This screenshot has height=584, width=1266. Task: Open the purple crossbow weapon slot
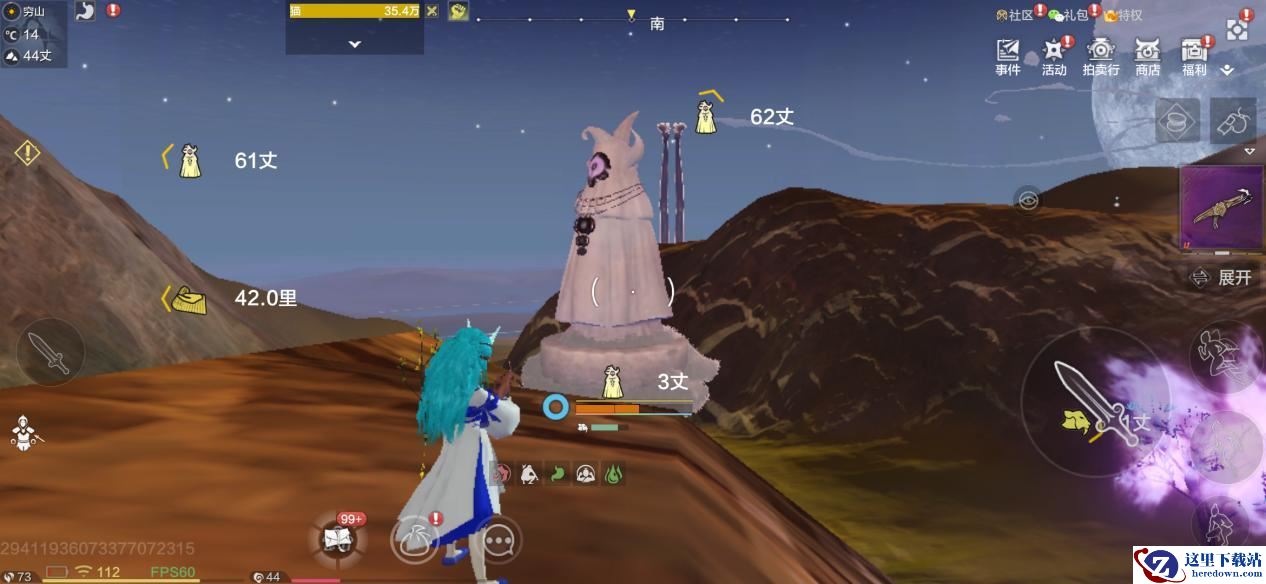pos(1222,209)
